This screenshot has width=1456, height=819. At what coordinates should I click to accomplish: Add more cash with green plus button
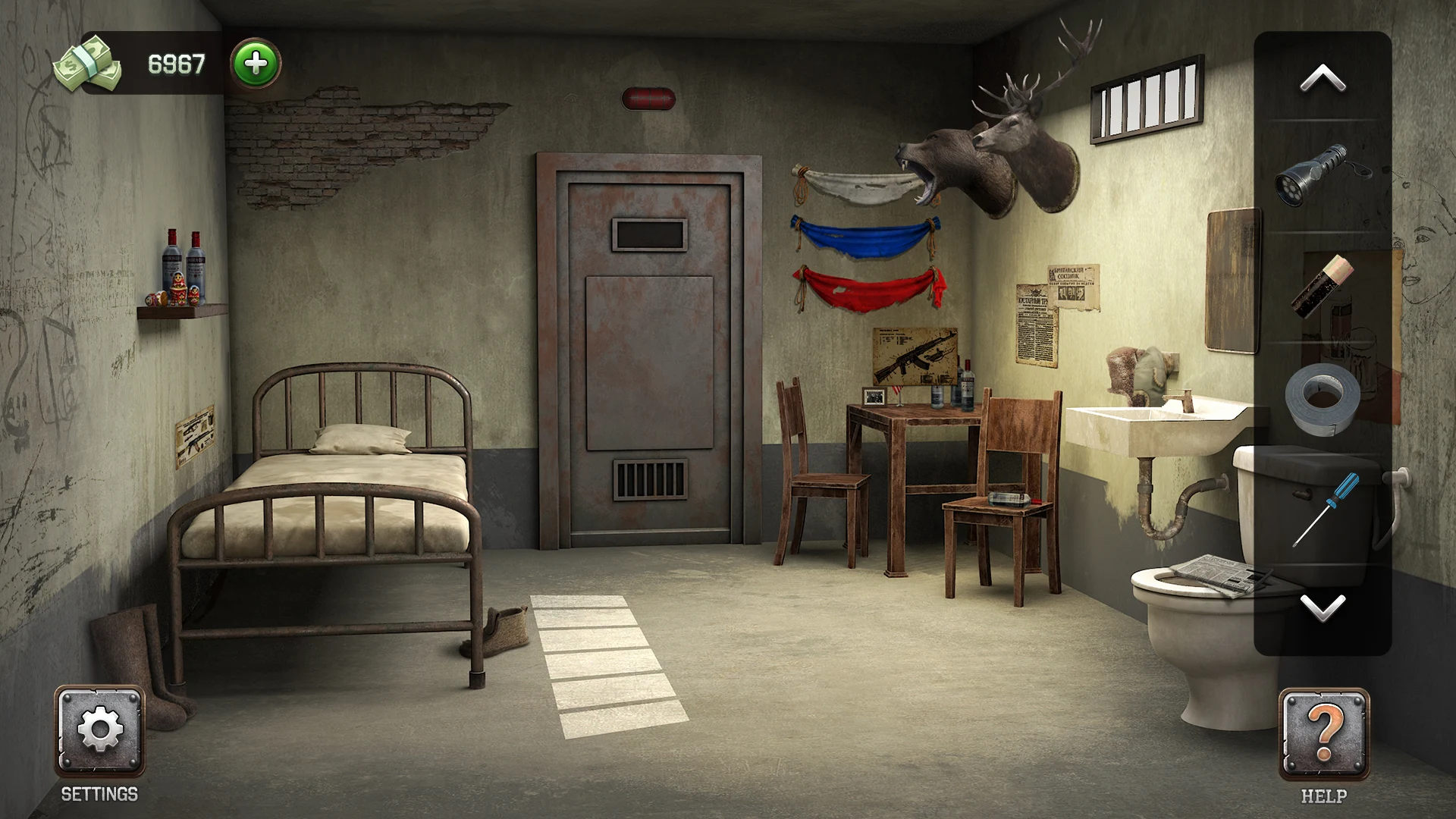(256, 63)
